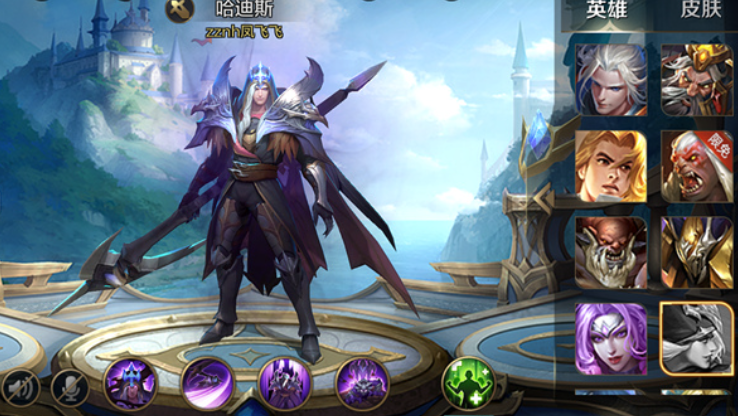Screen dimensions: 738x416
Task: Select the silver-haired hero portrait
Action: [x=611, y=79]
